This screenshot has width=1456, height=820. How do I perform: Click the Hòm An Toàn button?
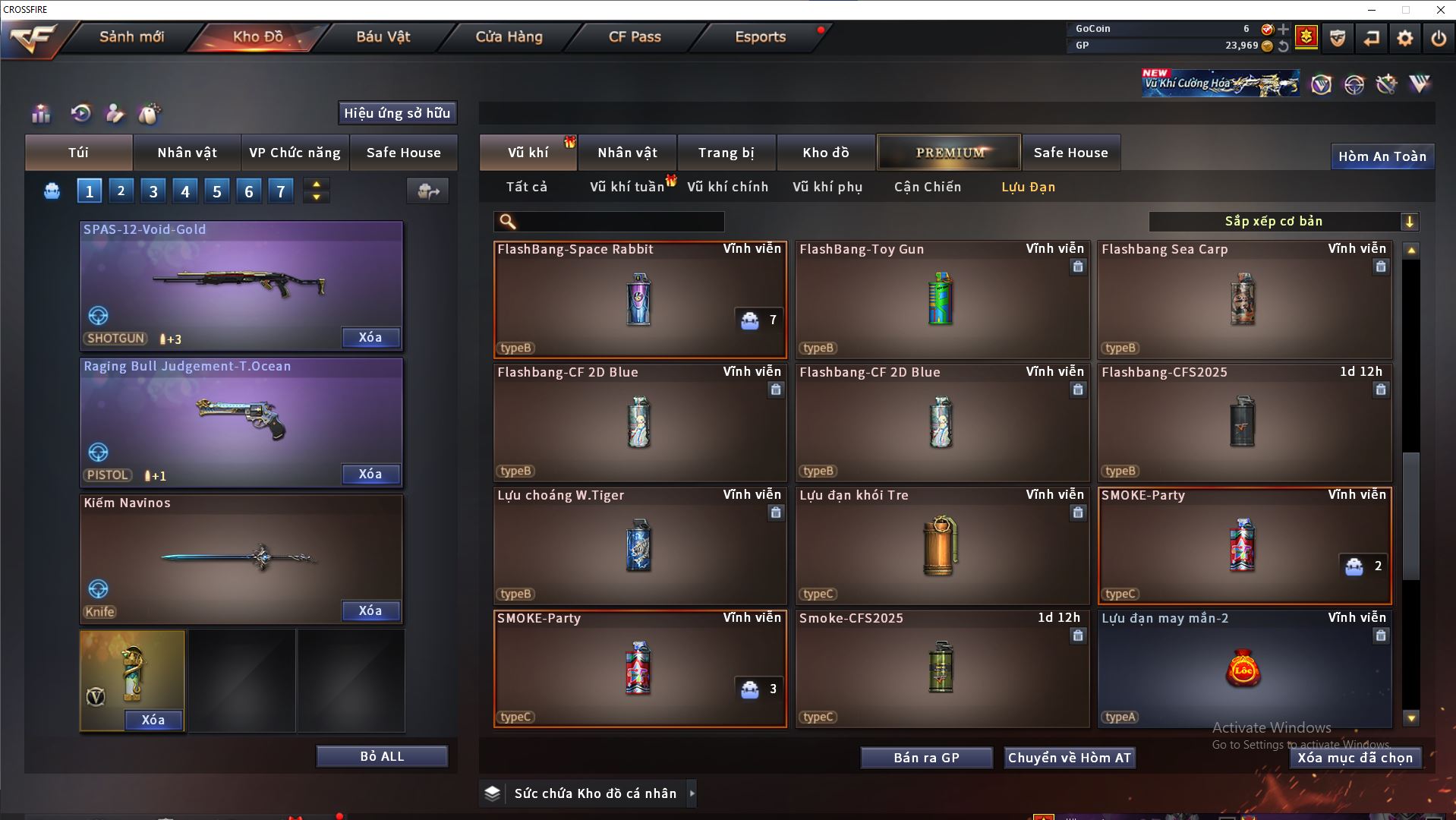coord(1382,156)
